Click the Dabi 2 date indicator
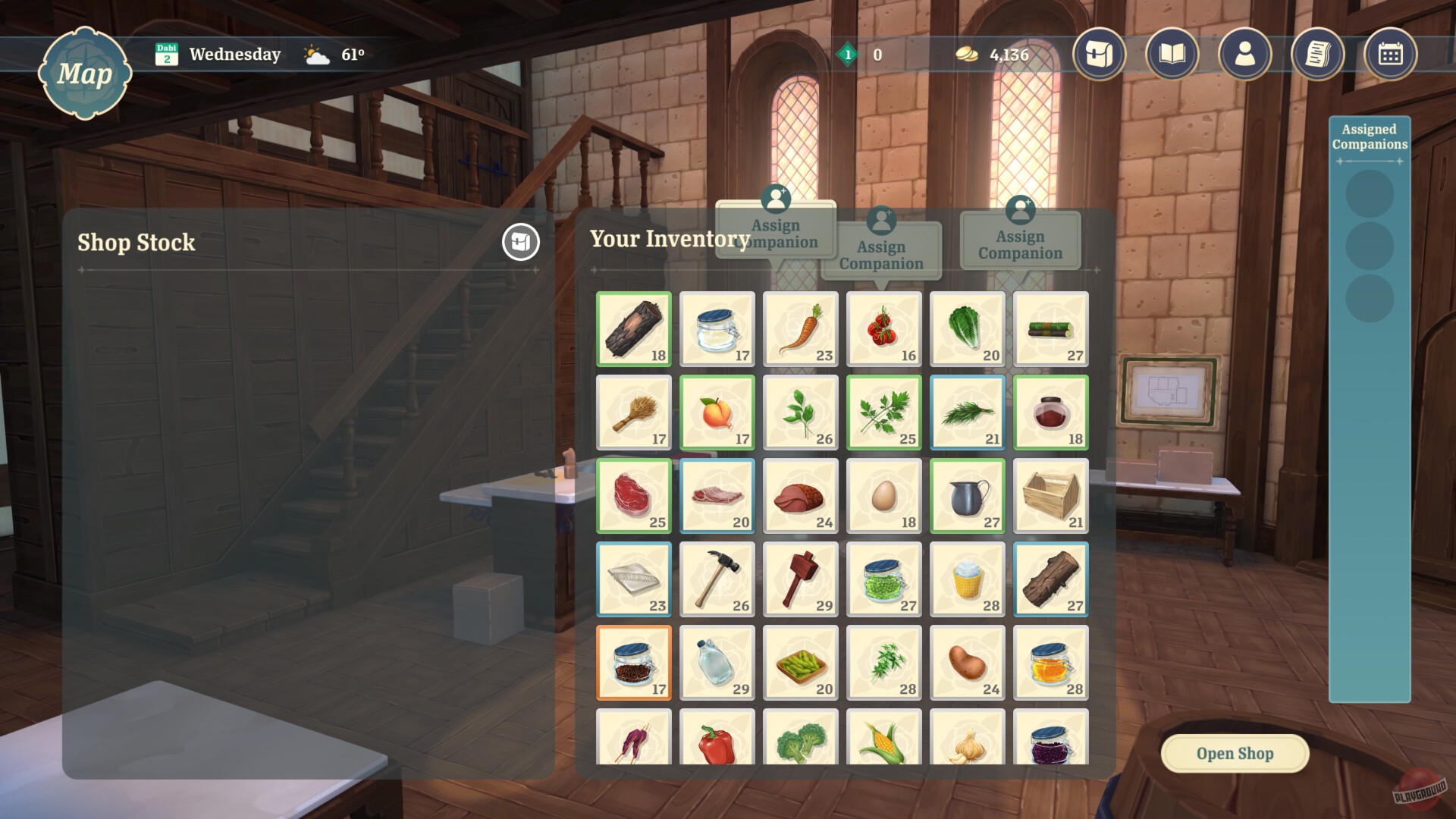The image size is (1456, 819). pos(168,54)
